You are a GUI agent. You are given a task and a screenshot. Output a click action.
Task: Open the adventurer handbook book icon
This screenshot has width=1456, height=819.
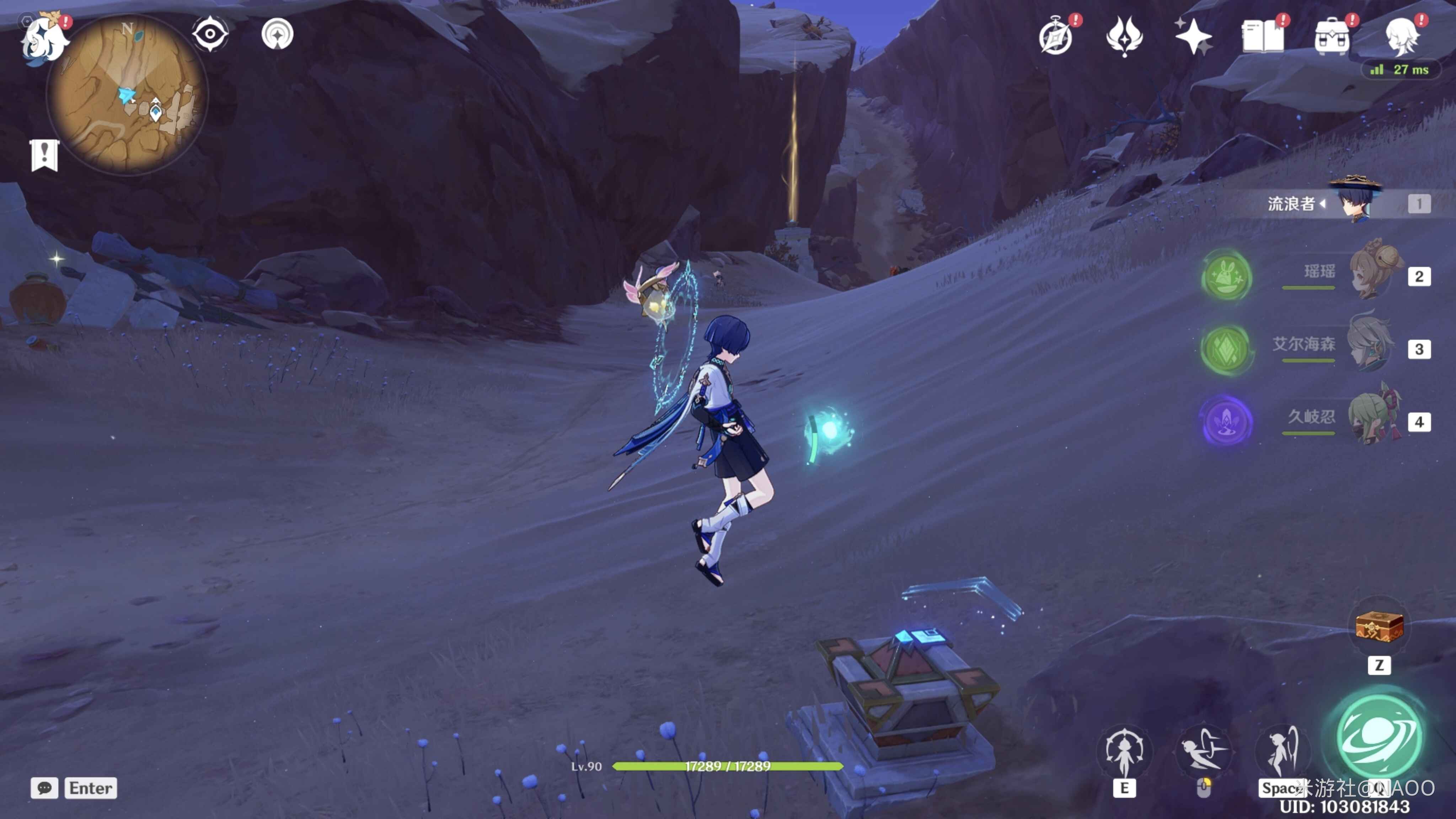coord(1263,37)
